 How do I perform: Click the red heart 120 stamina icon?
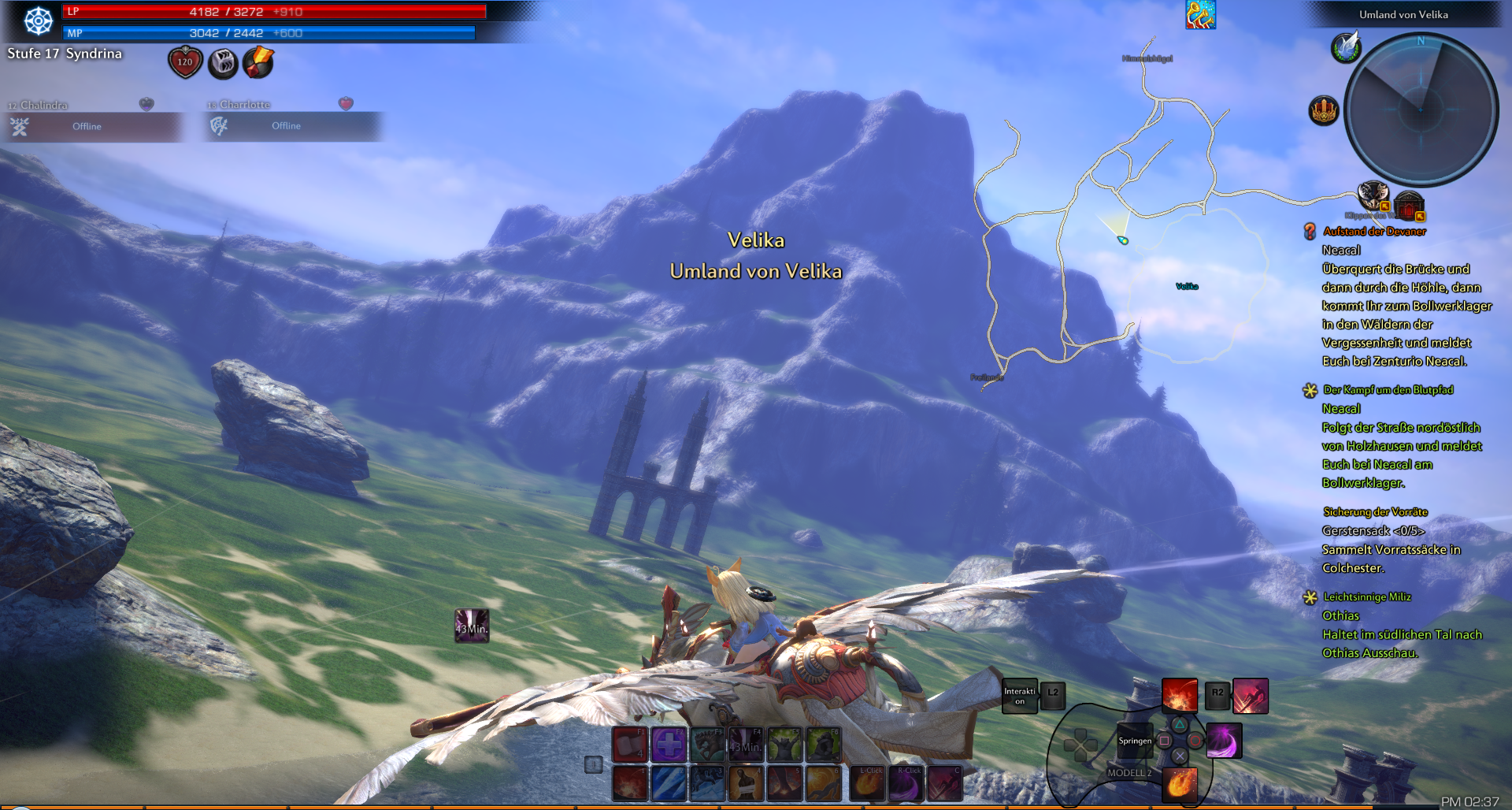tap(185, 62)
